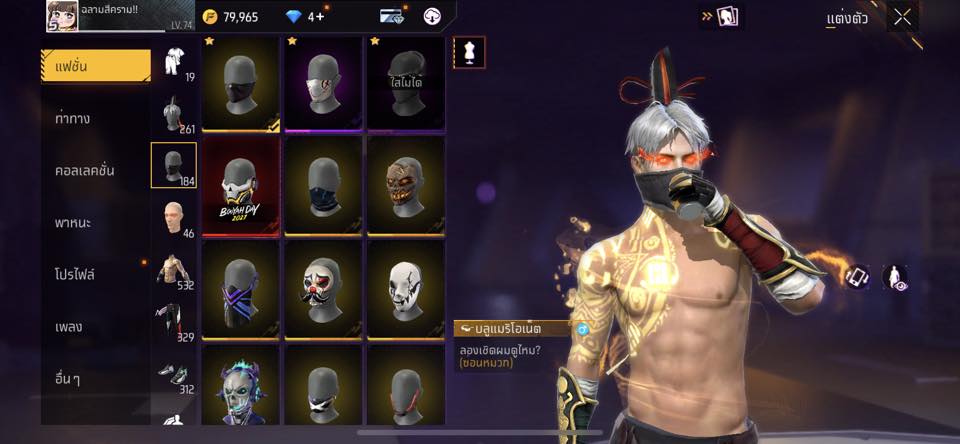Open the โปรไฟล์ profile menu
960x444 pixels.
point(75,274)
